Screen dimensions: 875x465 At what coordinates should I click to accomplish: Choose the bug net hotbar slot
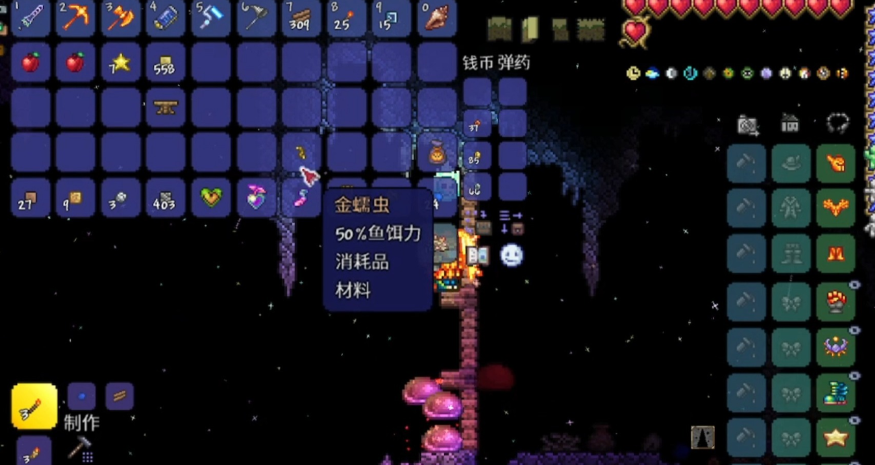click(x=255, y=17)
